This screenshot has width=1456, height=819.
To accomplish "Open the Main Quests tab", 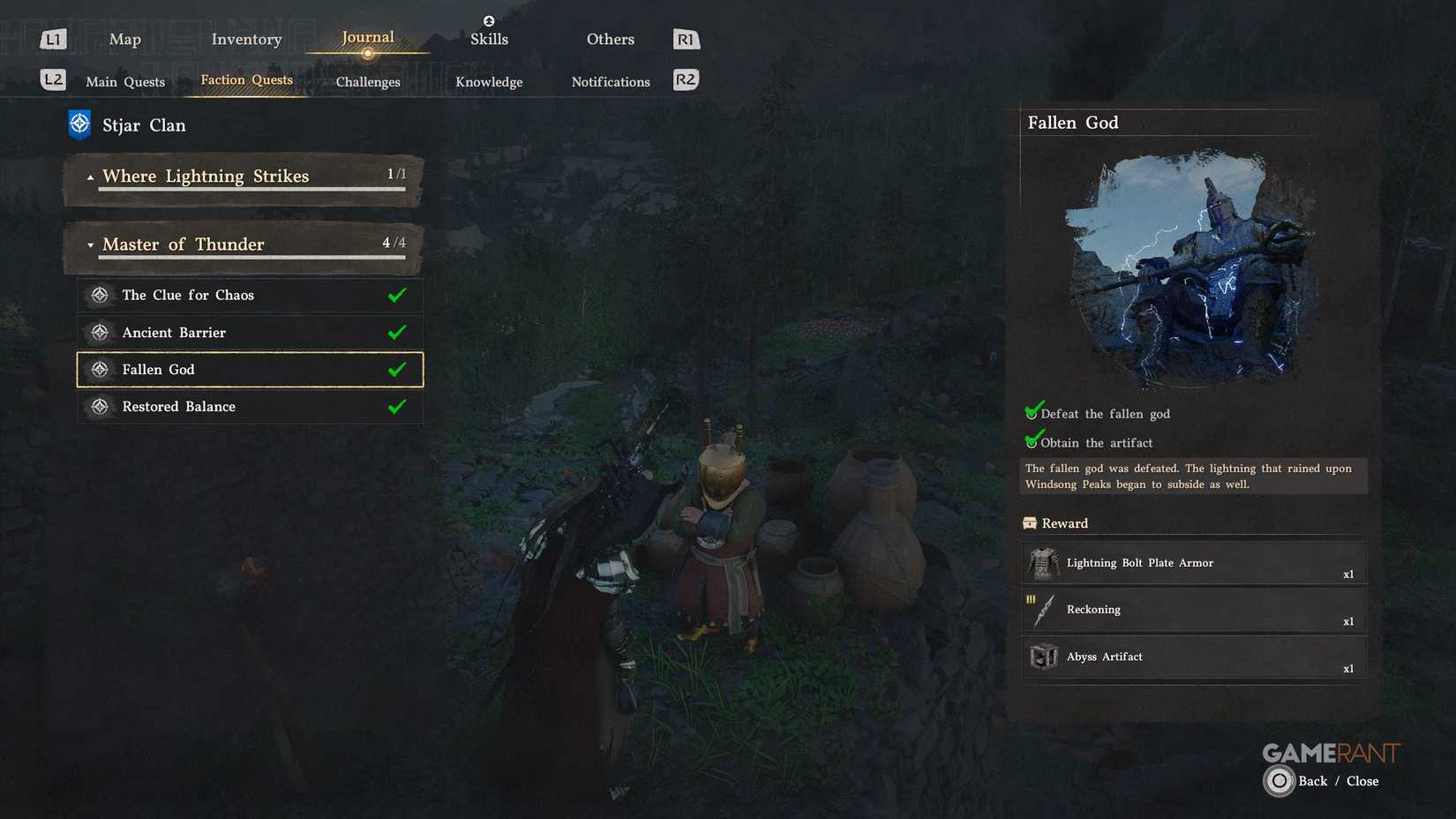I will [124, 81].
